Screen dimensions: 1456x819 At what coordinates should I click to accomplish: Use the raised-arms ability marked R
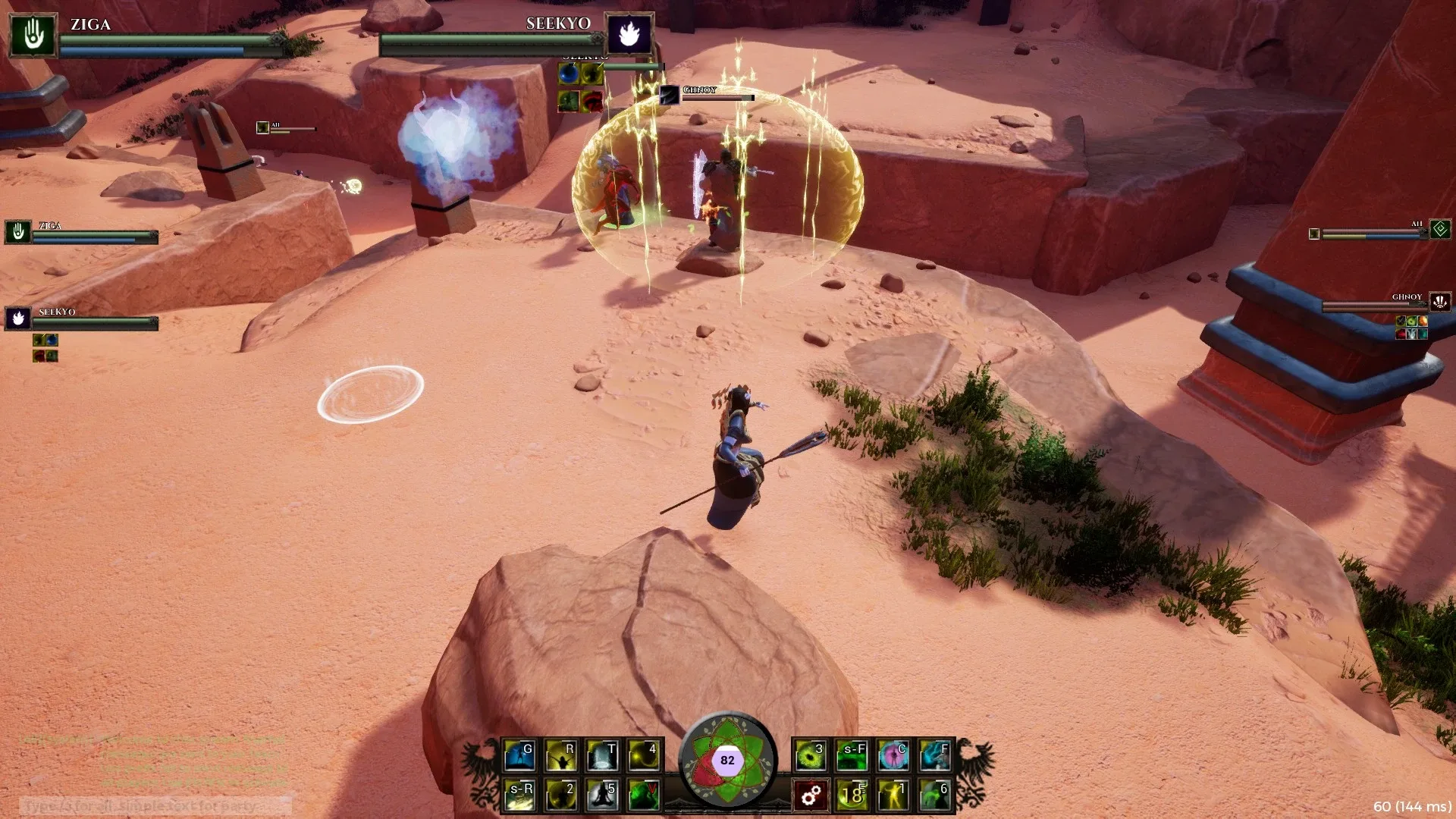click(561, 756)
